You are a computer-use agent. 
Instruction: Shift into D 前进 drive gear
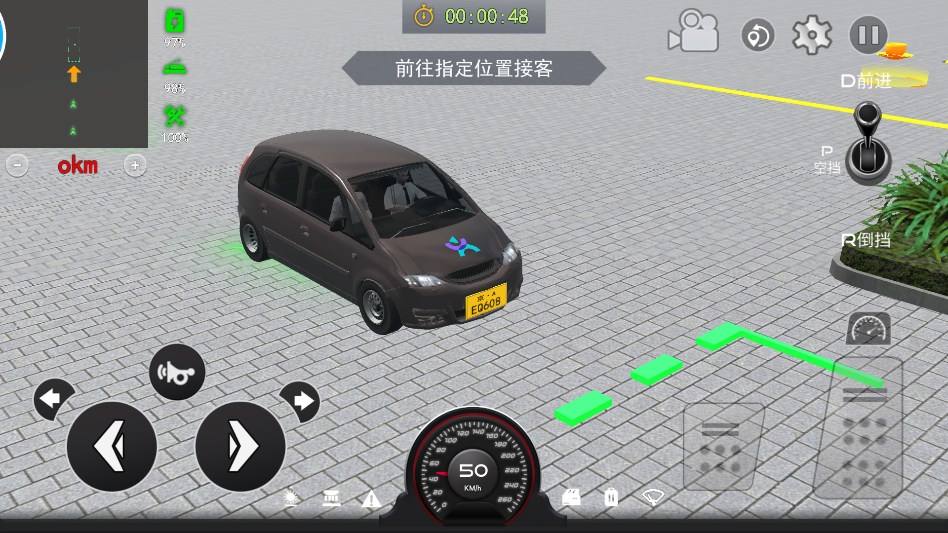tap(866, 80)
